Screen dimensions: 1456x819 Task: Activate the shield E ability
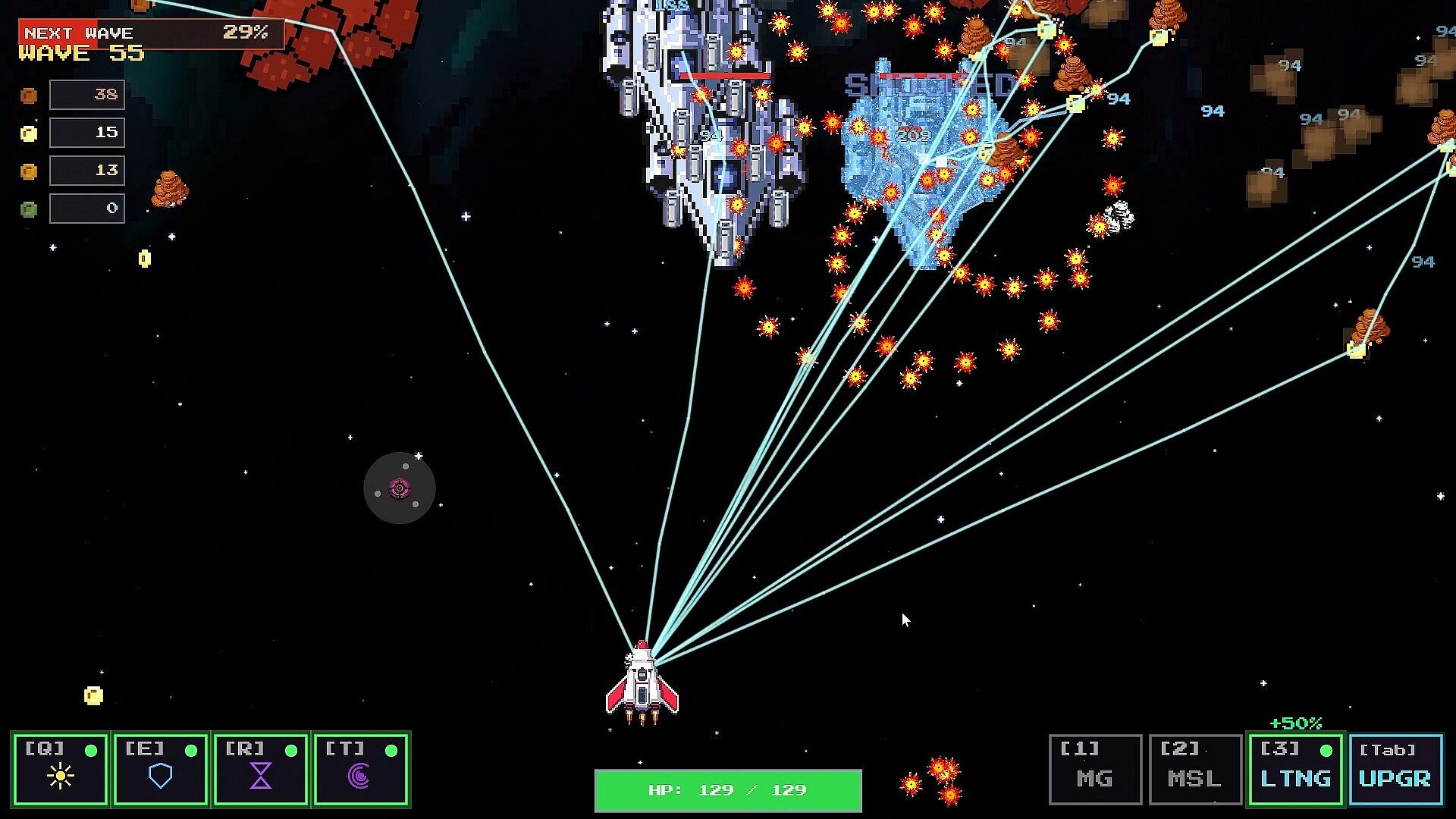161,769
